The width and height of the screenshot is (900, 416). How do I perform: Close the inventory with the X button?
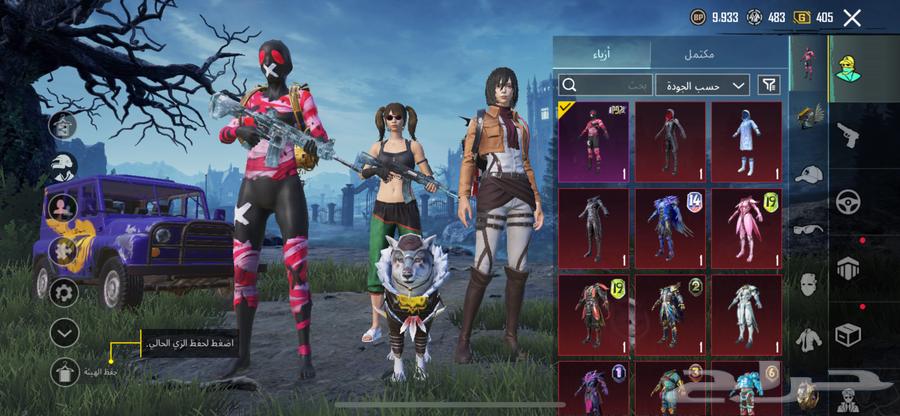click(852, 17)
